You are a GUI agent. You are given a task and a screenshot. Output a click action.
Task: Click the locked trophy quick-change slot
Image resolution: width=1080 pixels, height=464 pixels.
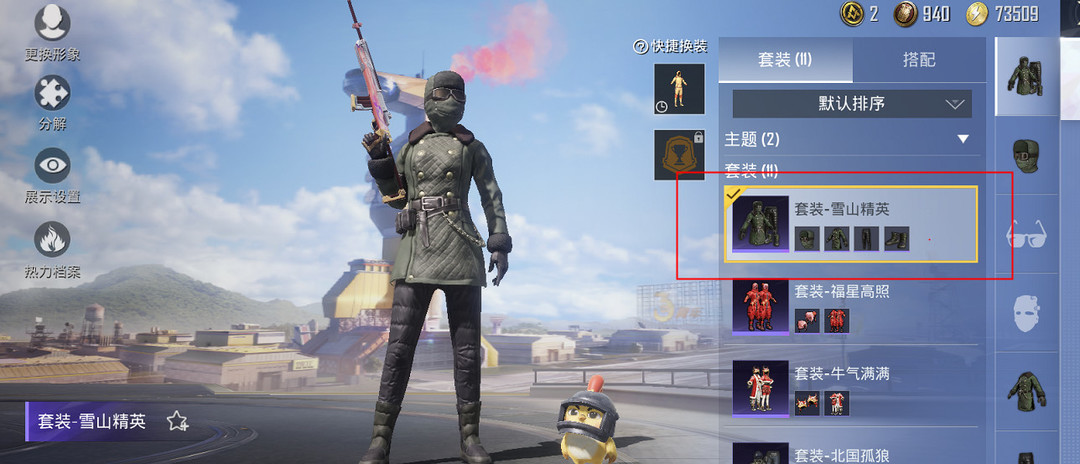(679, 155)
